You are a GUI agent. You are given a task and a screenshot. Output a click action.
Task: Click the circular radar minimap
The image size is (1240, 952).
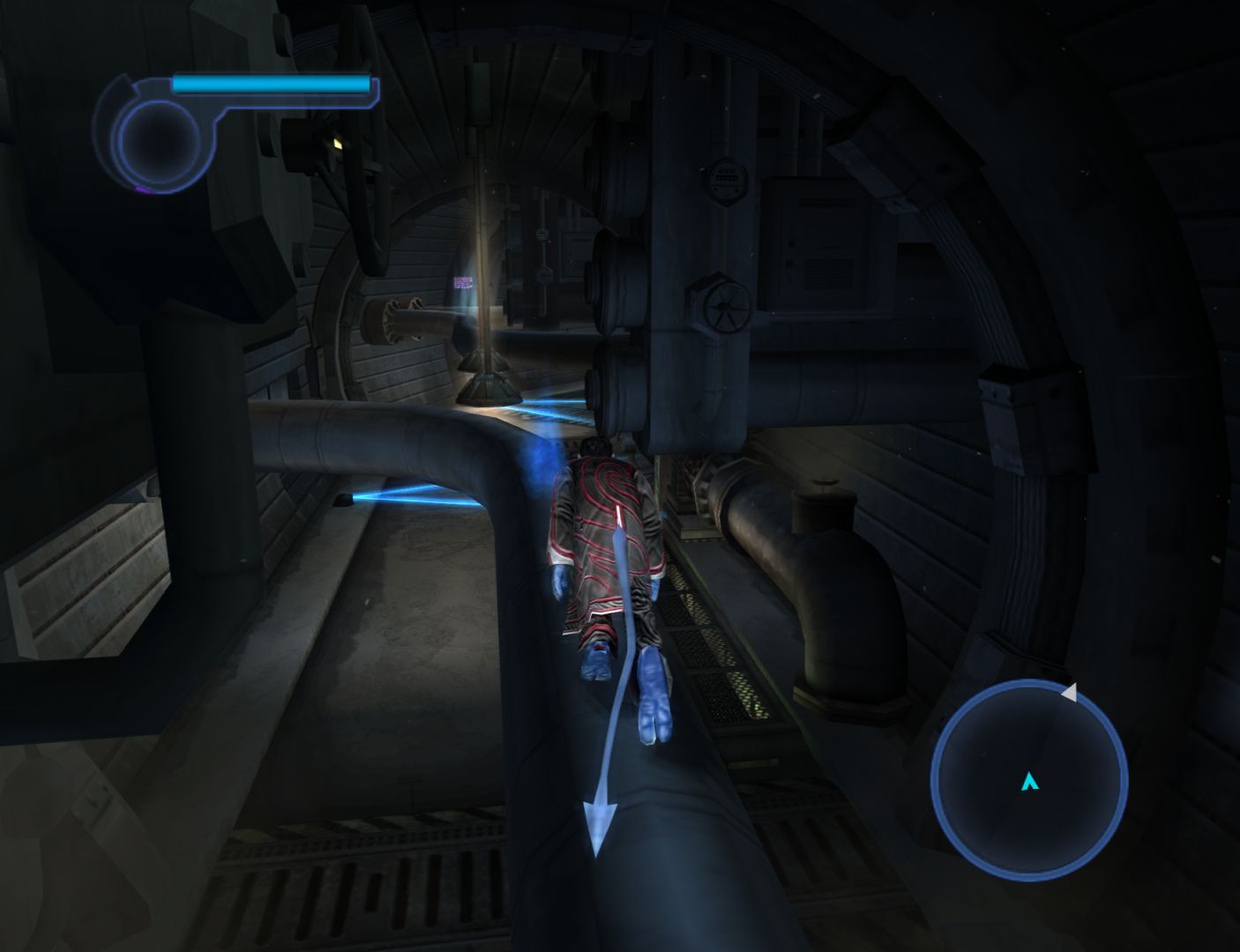click(x=1029, y=779)
